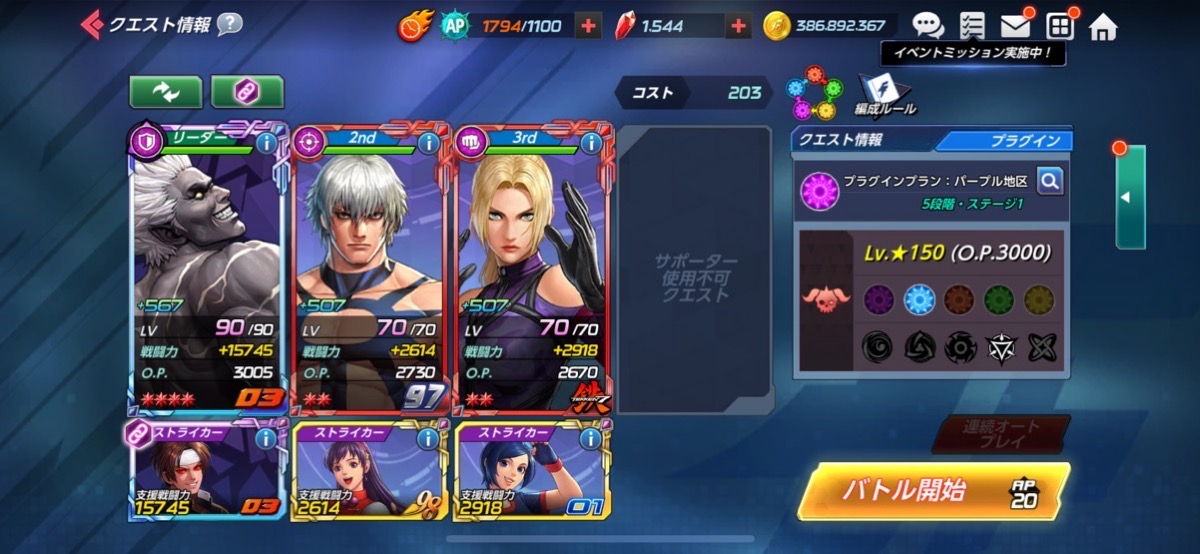Expand the side panel arrow tab
This screenshot has height=554, width=1200.
click(x=1128, y=197)
